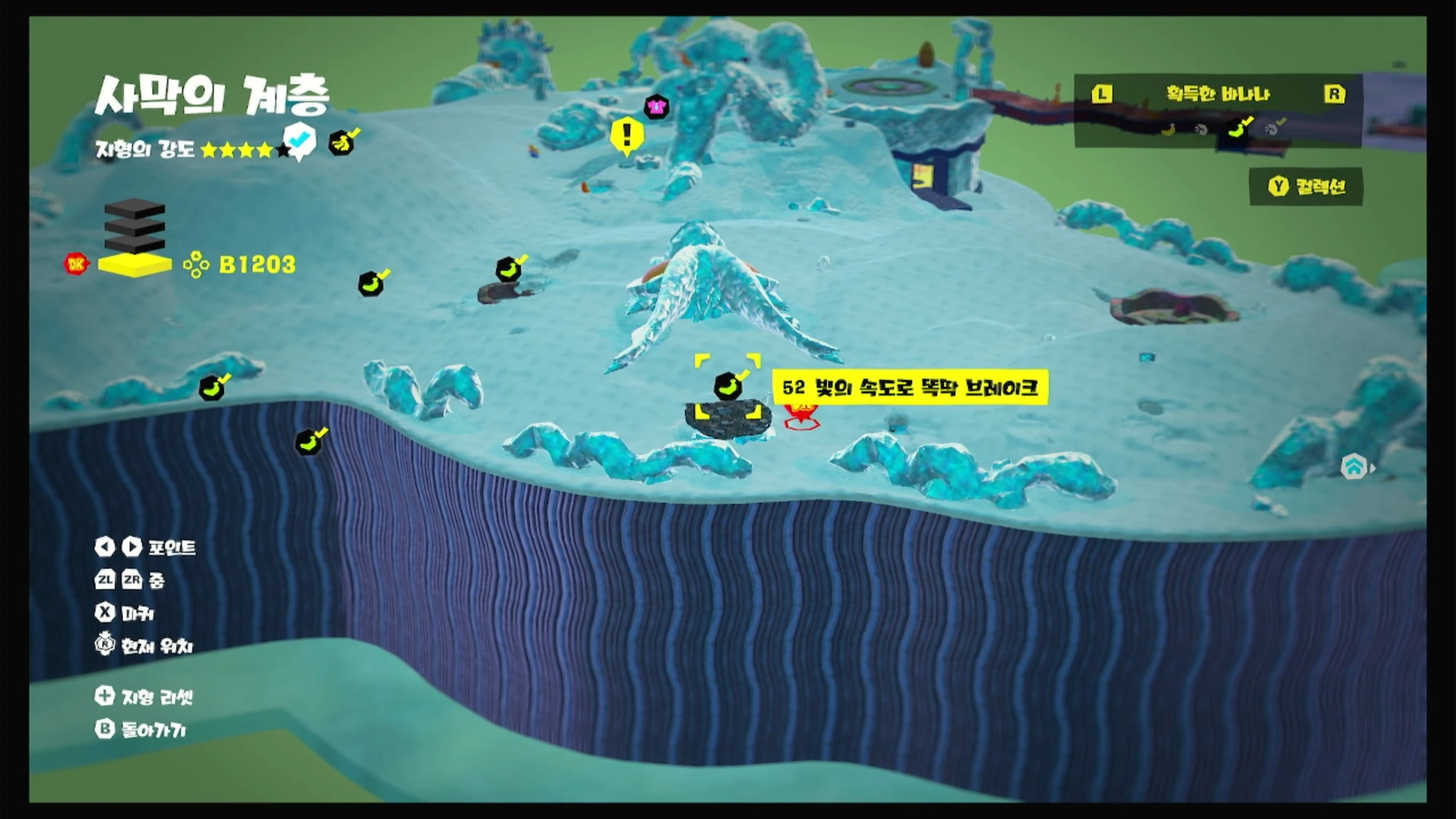Select the 마커 marker option

point(125,613)
